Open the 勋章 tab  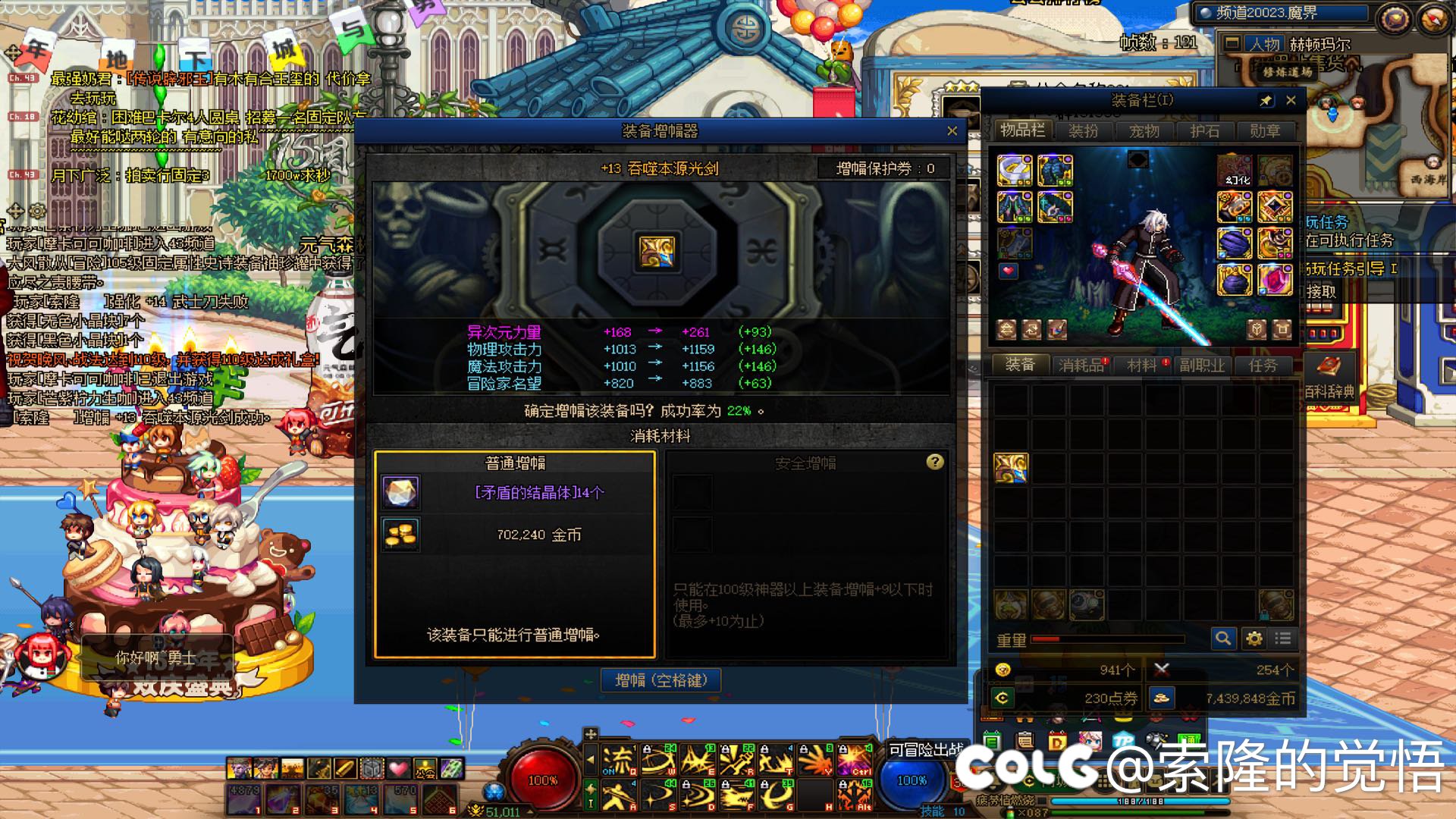1264,131
